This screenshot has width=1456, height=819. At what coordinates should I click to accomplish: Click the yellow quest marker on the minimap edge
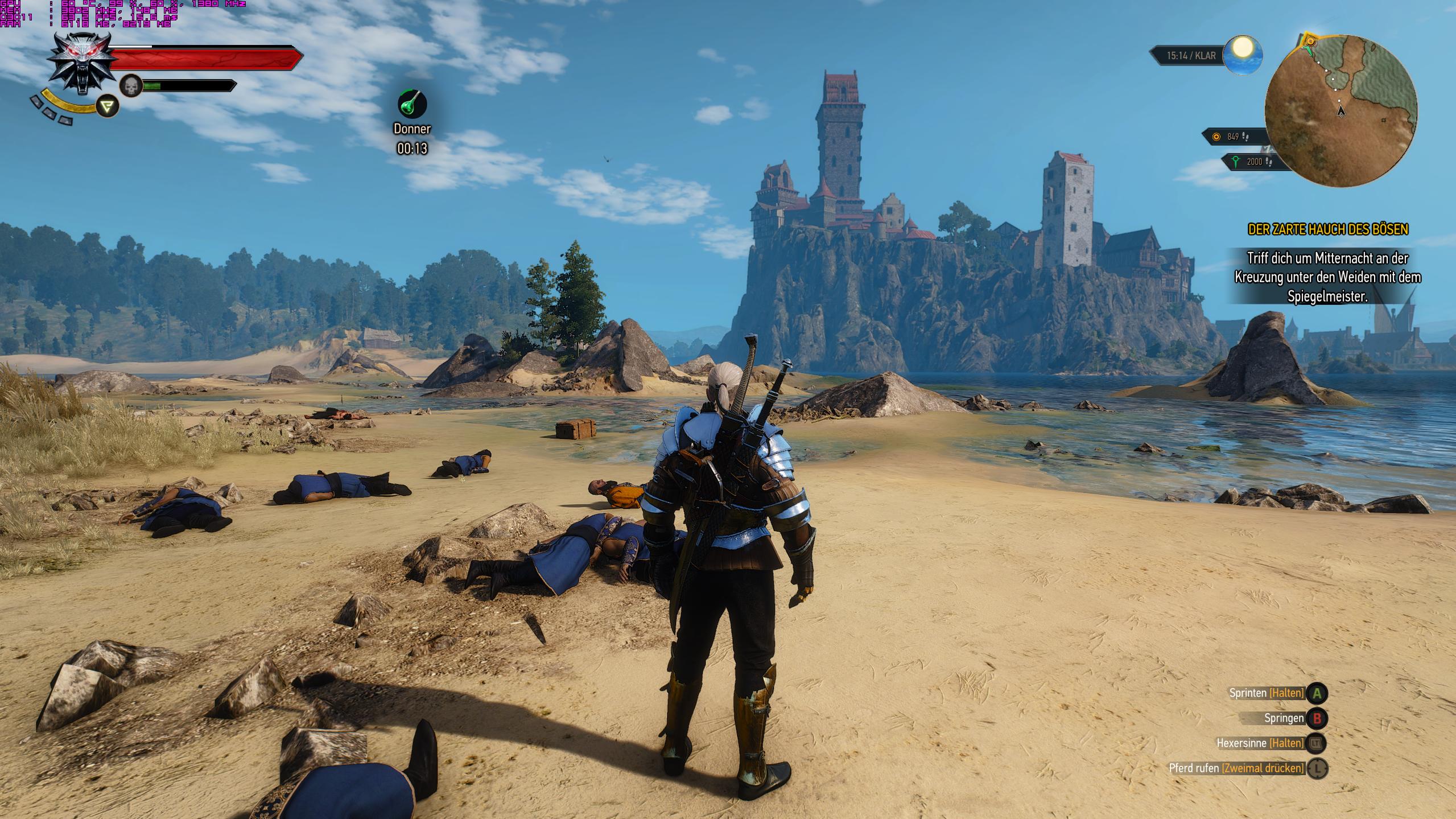click(1310, 41)
